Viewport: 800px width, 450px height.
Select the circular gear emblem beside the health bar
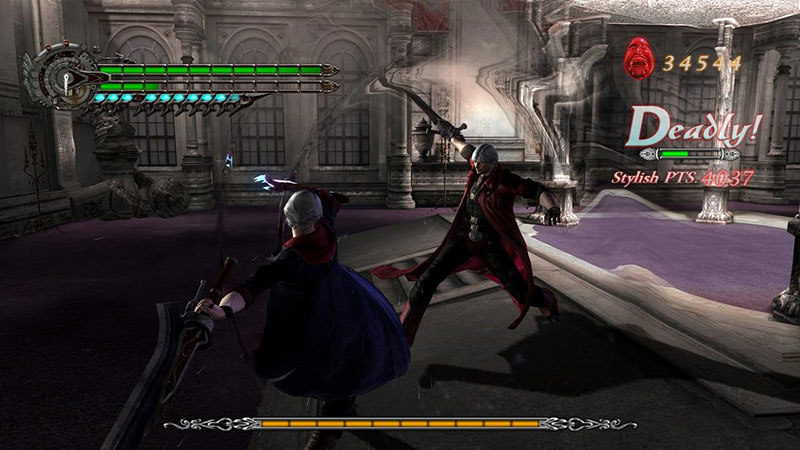[x=61, y=80]
